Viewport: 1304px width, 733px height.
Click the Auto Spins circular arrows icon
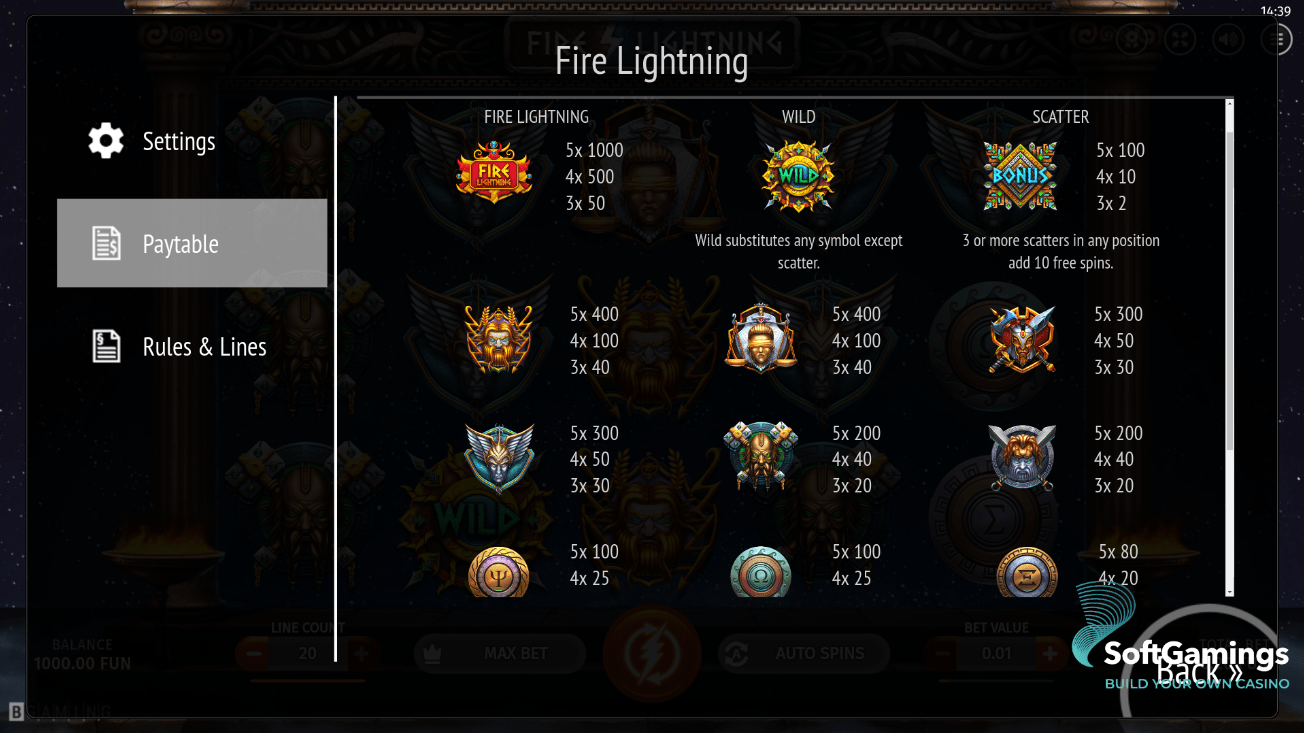737,653
